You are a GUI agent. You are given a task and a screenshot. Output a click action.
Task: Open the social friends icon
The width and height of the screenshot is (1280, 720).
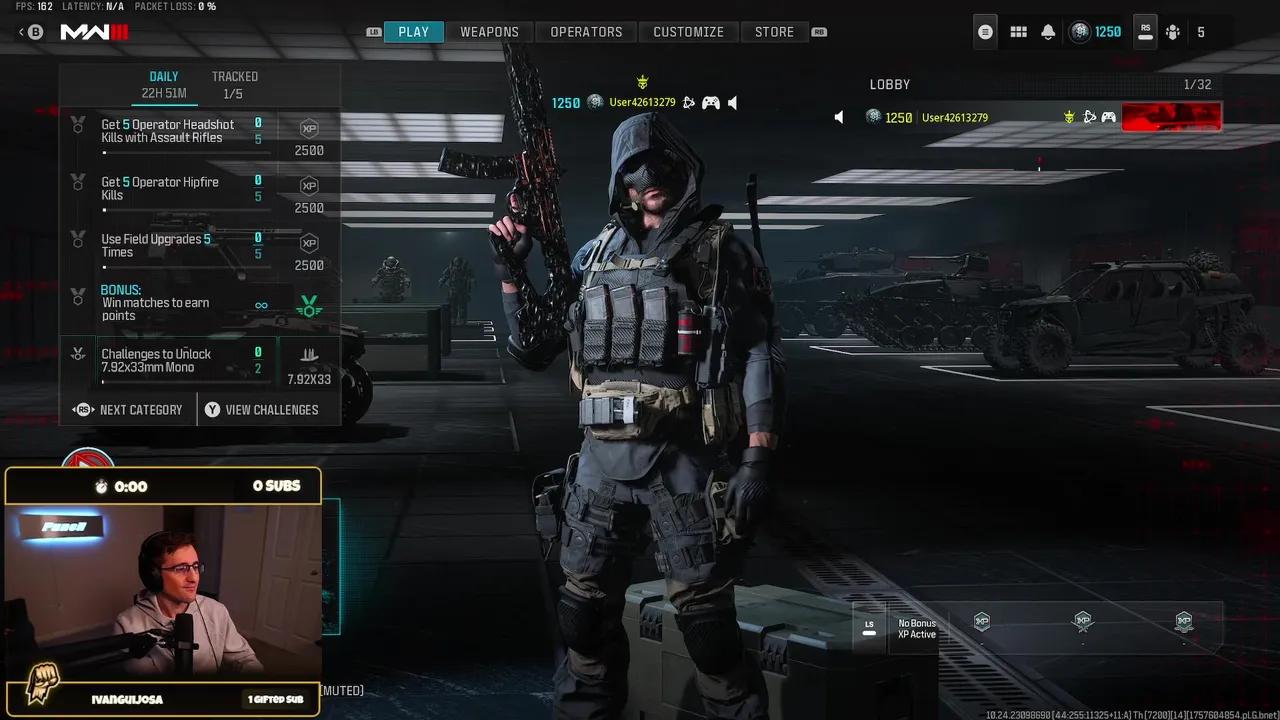point(1173,32)
